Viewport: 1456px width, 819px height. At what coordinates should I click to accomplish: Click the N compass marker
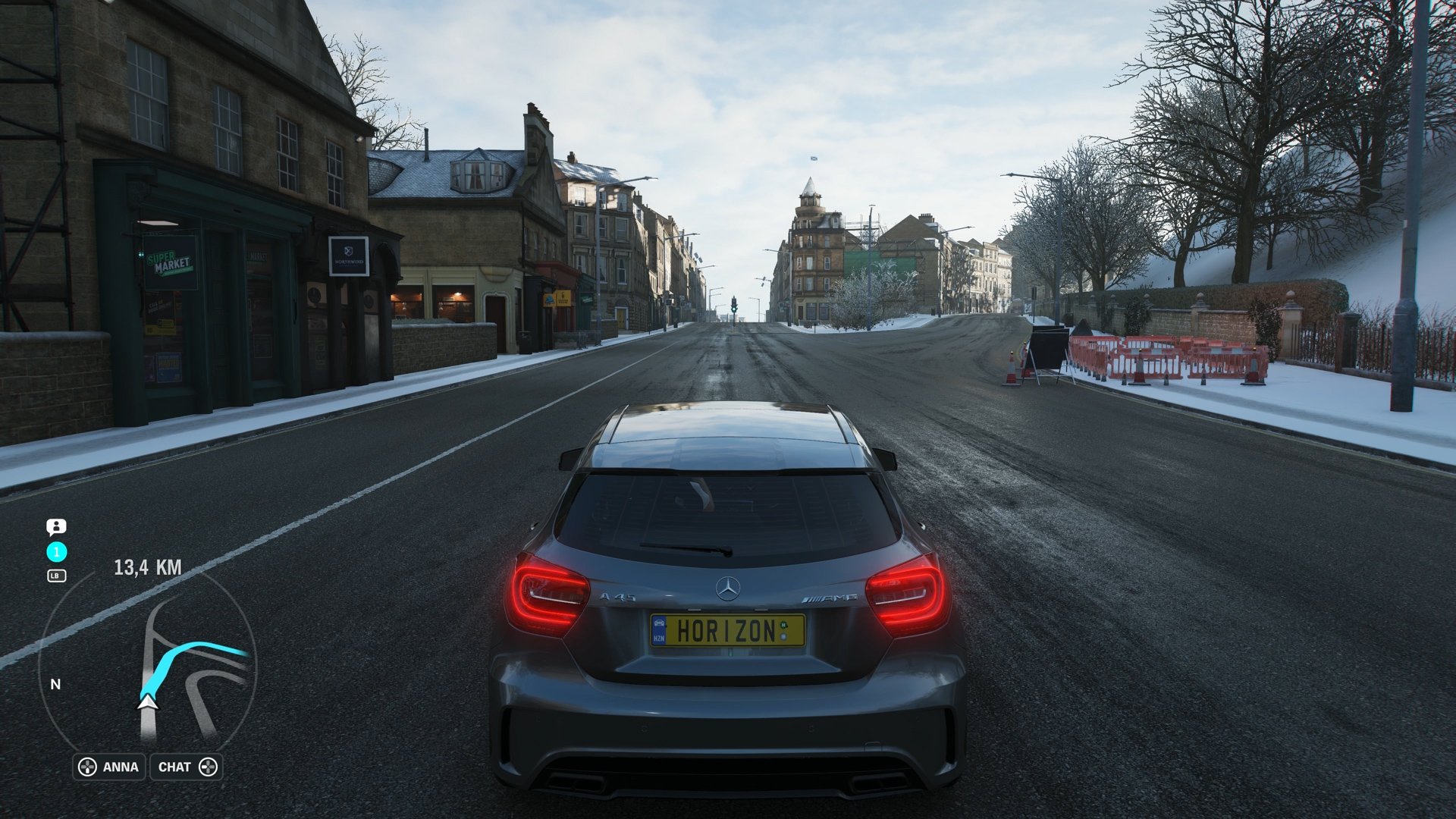pos(54,684)
